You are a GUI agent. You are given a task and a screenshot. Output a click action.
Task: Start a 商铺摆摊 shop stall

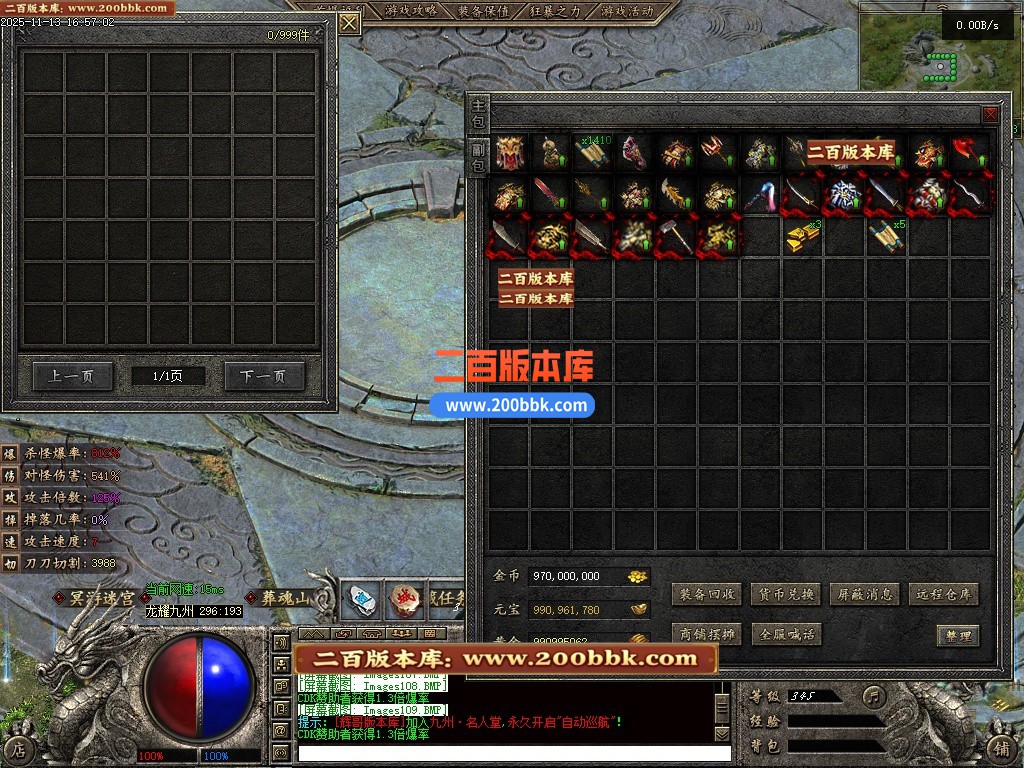click(x=707, y=634)
